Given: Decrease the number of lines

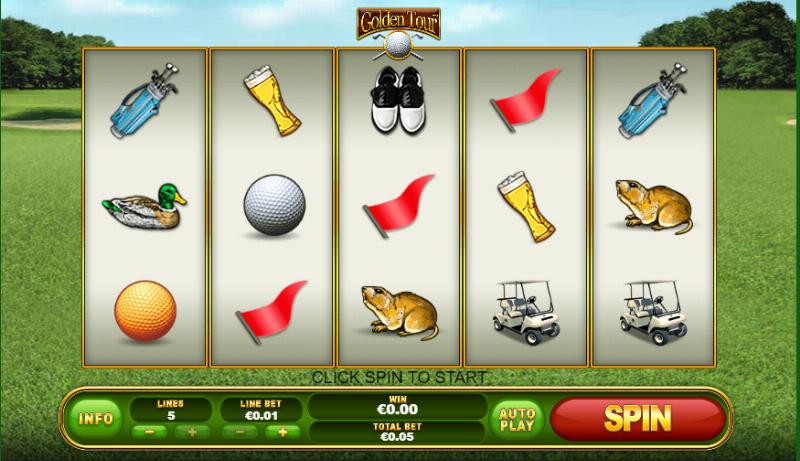Looking at the screenshot, I should 150,432.
